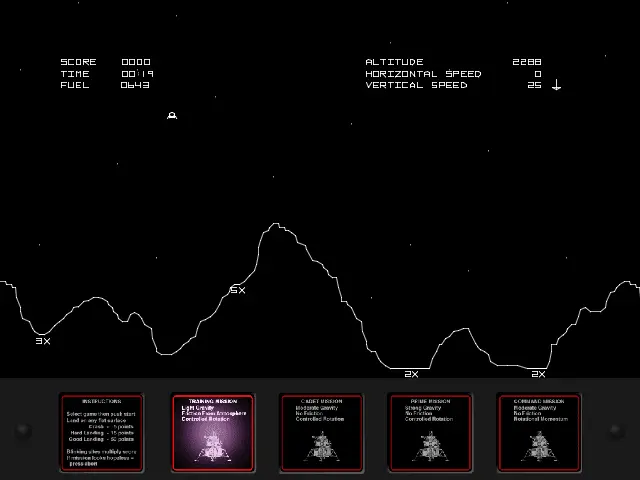Start the Command Mission panel
The height and width of the screenshot is (480, 640).
[x=539, y=432]
